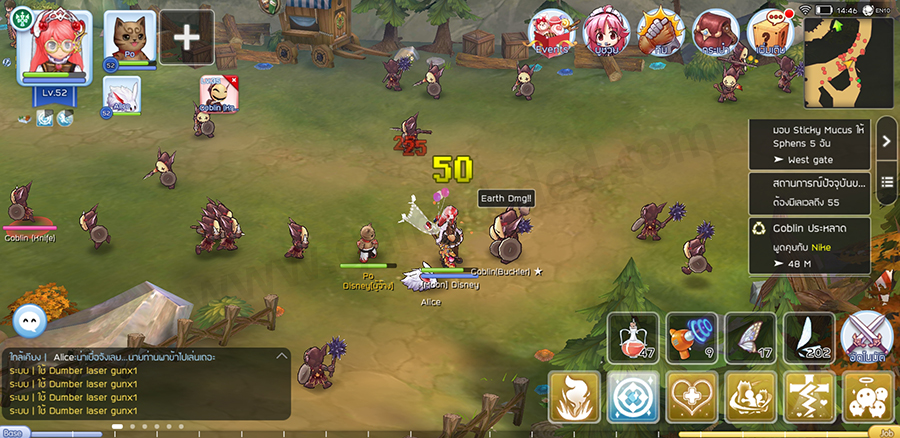Toggle the crossed-swords auto battle button
The width and height of the screenshot is (900, 438).
(x=864, y=336)
